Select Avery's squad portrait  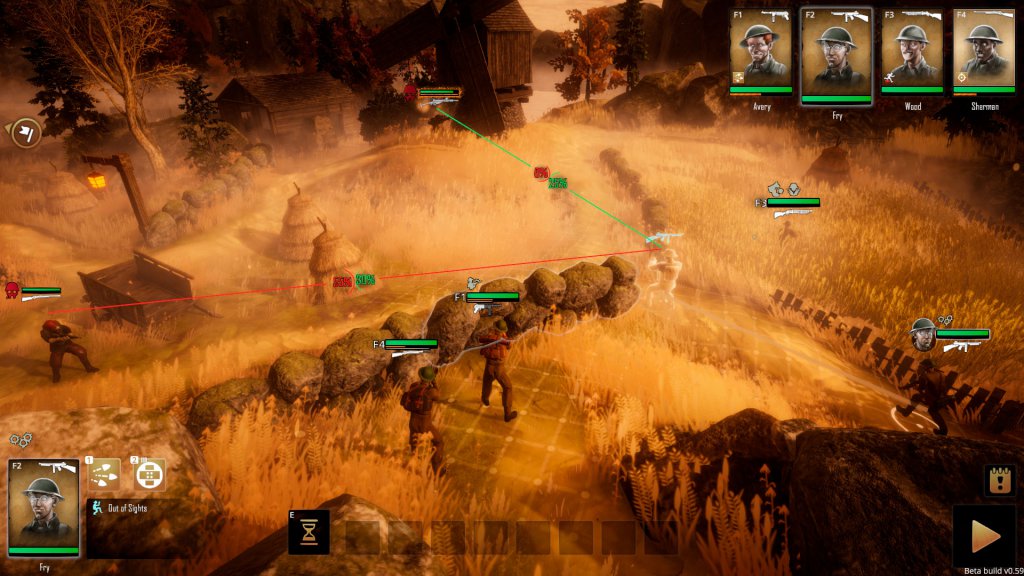[x=760, y=48]
